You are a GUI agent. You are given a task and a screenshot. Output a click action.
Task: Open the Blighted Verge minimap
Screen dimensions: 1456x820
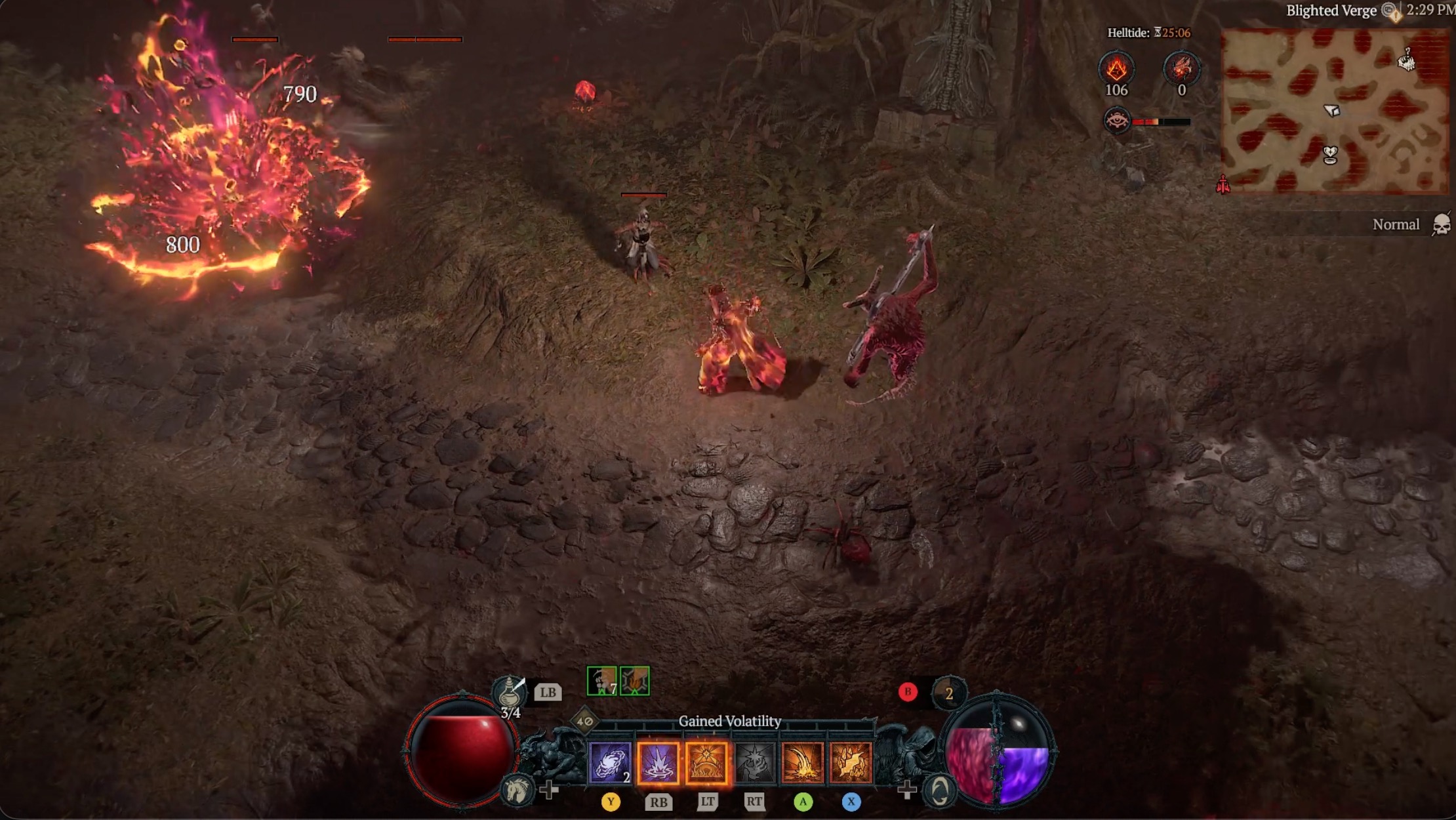pyautogui.click(x=1334, y=110)
